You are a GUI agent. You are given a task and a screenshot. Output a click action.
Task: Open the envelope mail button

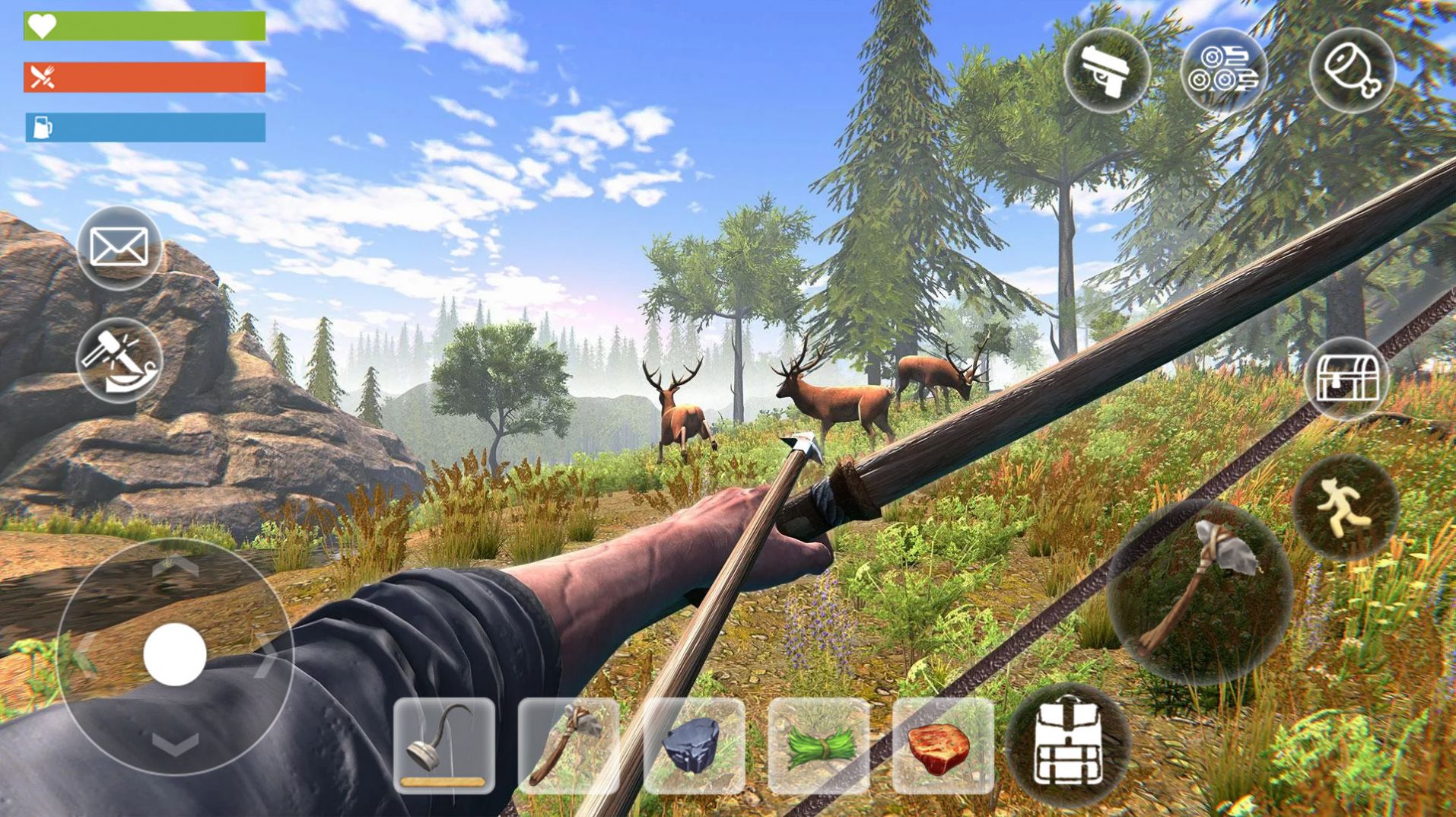(119, 247)
